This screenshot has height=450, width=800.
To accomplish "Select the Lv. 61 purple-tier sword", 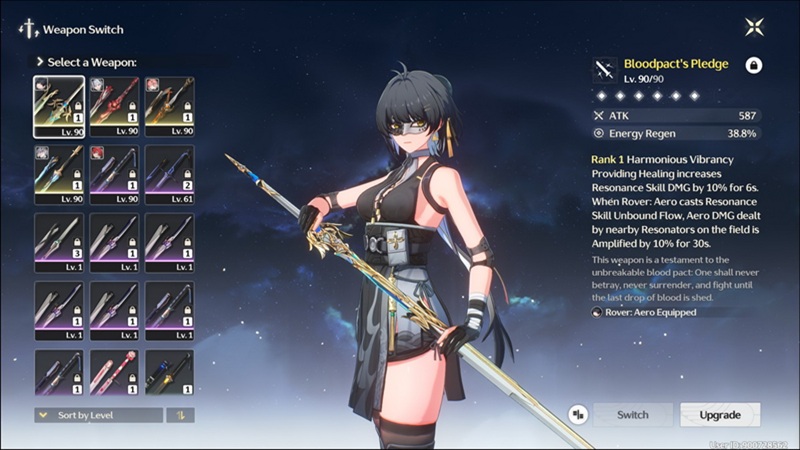I will 169,175.
